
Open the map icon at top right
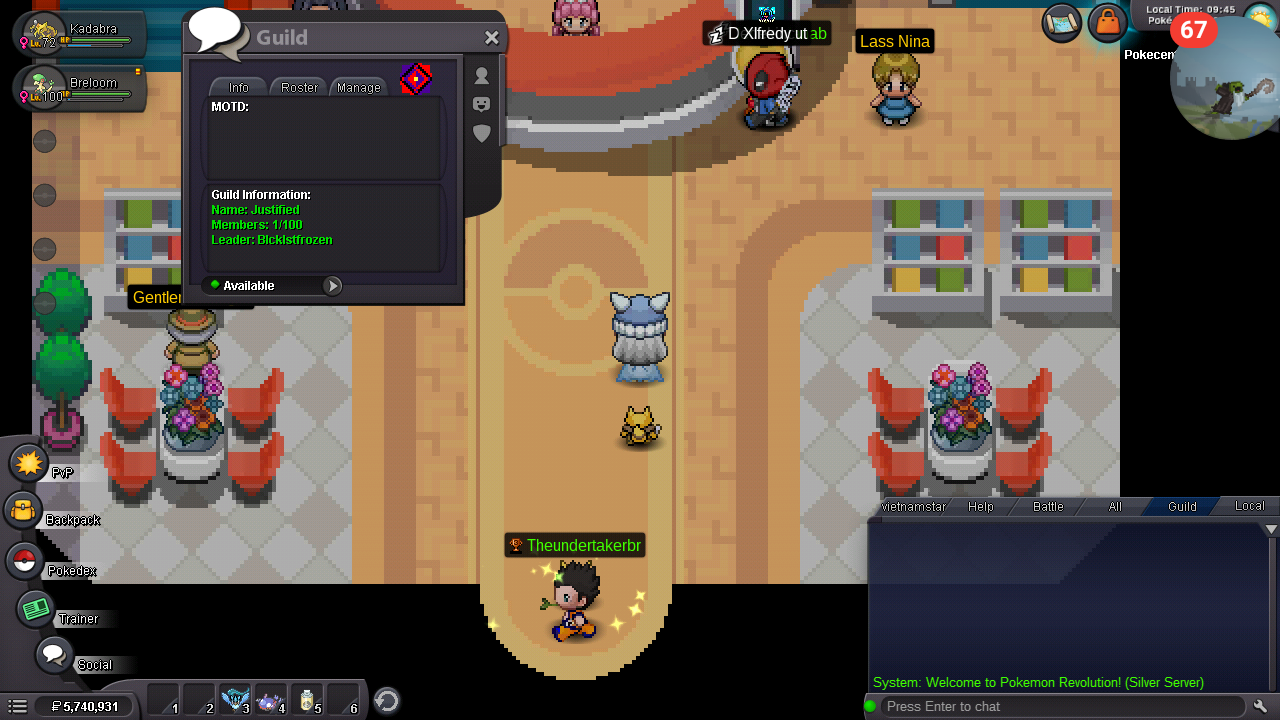(x=1062, y=23)
